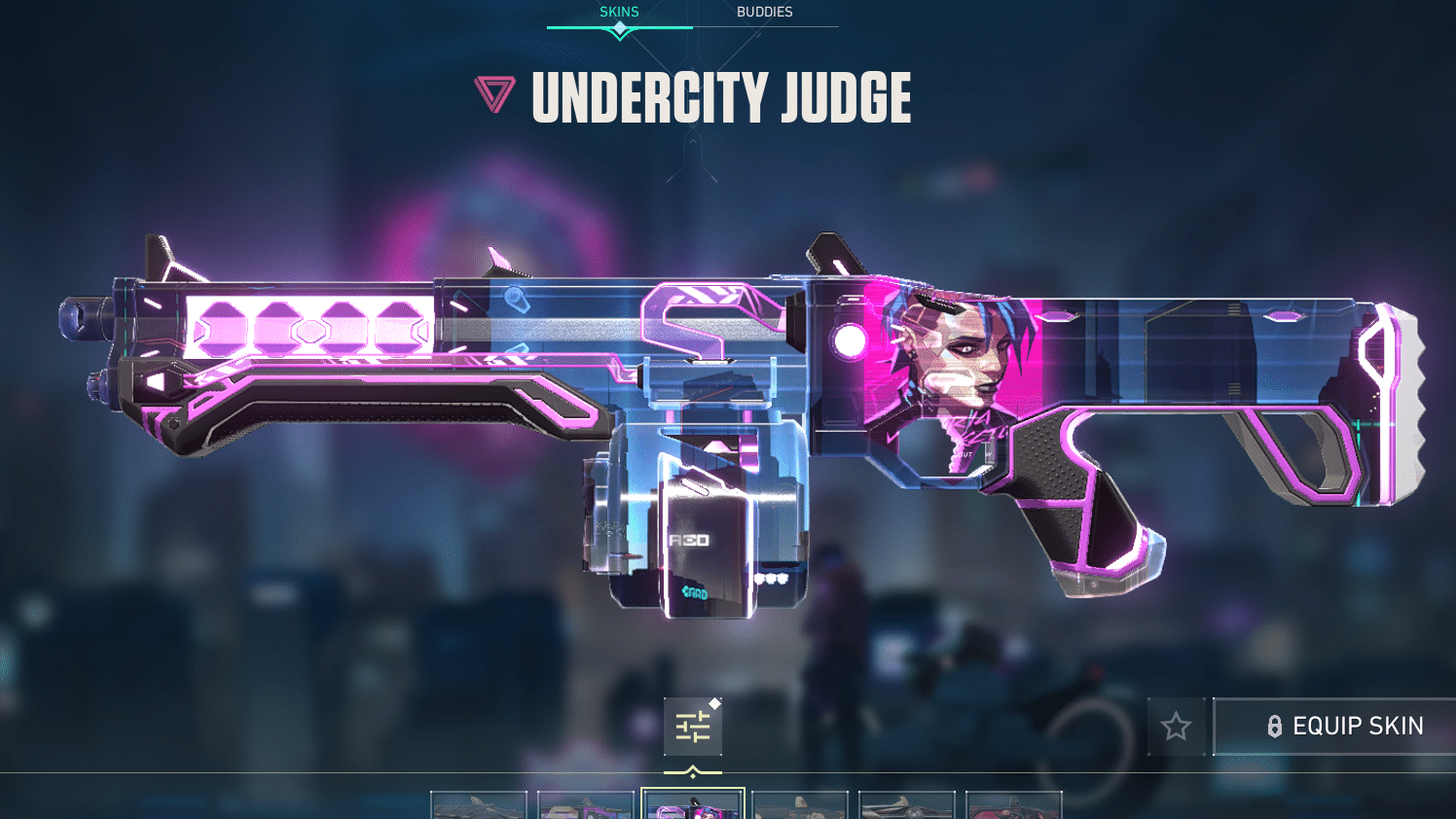Select the SKINS tab

tap(619, 12)
